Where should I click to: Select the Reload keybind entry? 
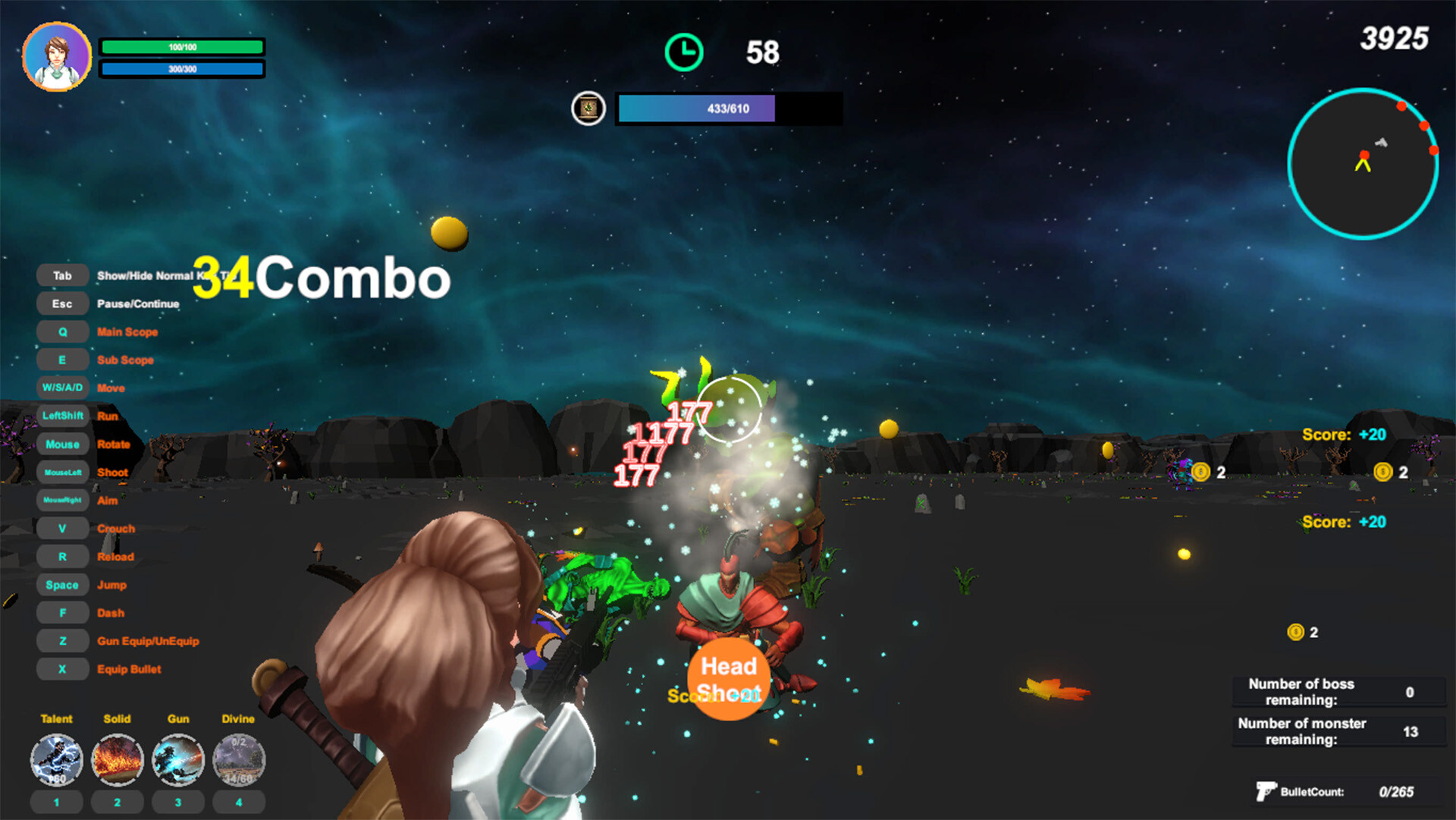[62, 556]
